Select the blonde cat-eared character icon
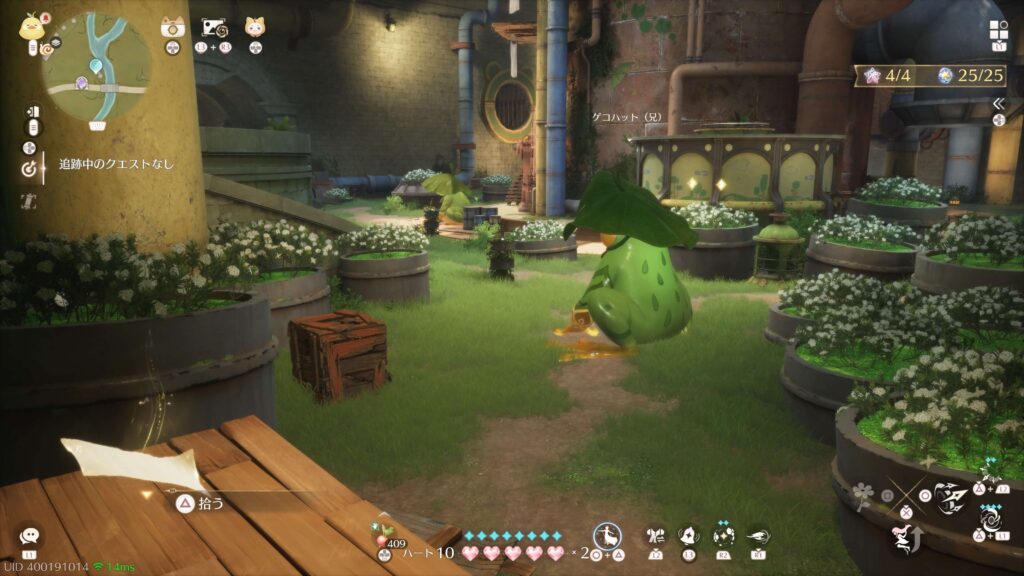 tap(255, 27)
